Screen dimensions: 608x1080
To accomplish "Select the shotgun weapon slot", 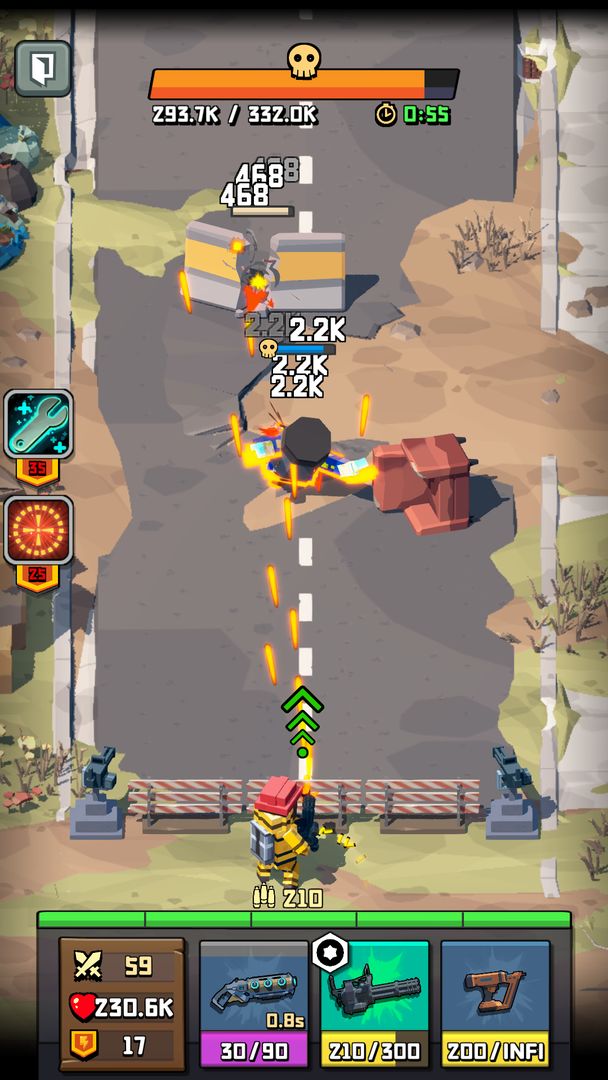I will tap(254, 1002).
